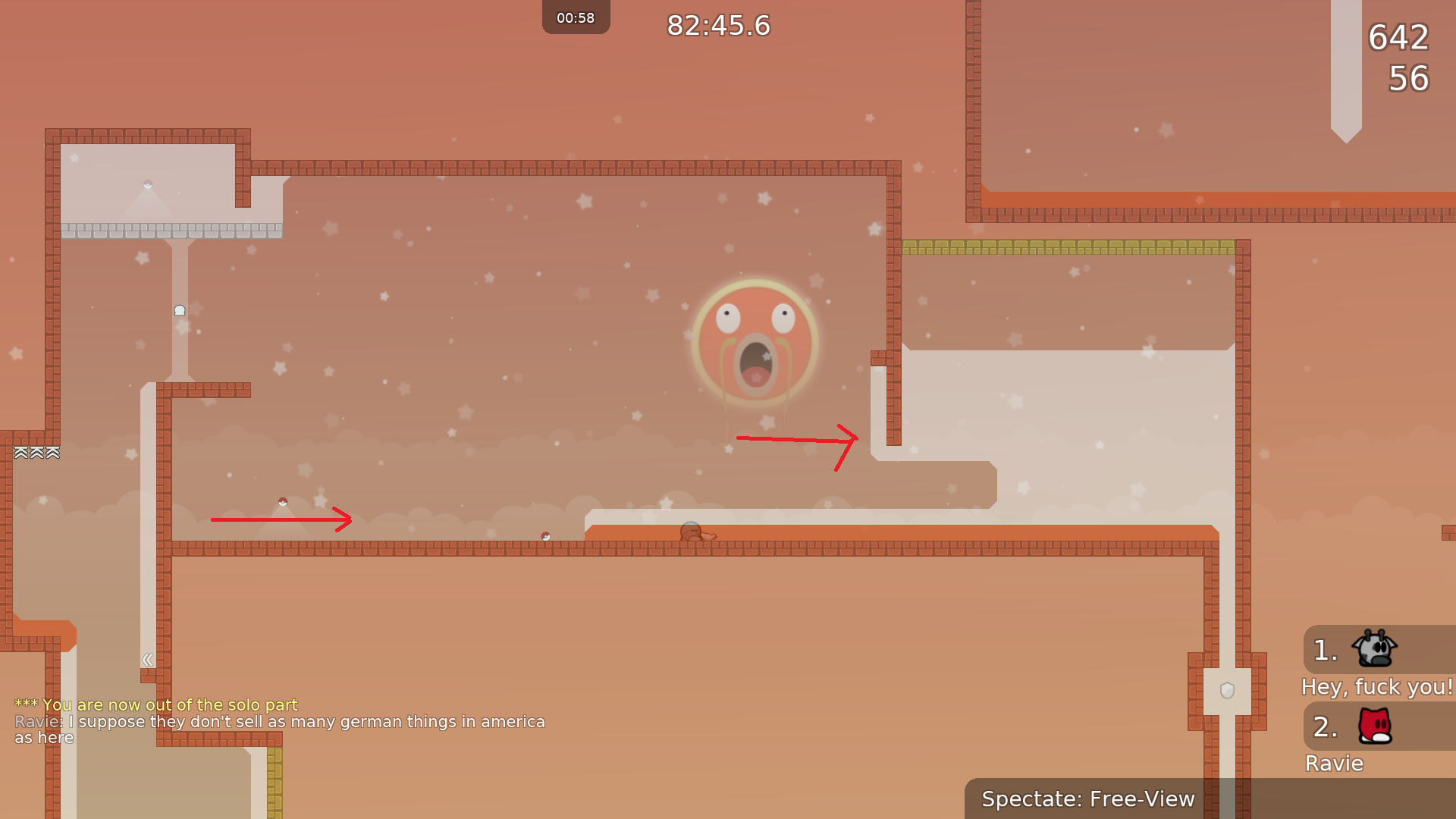Select the scoreboard row labeled Hey, fuck you!

tap(1376, 687)
